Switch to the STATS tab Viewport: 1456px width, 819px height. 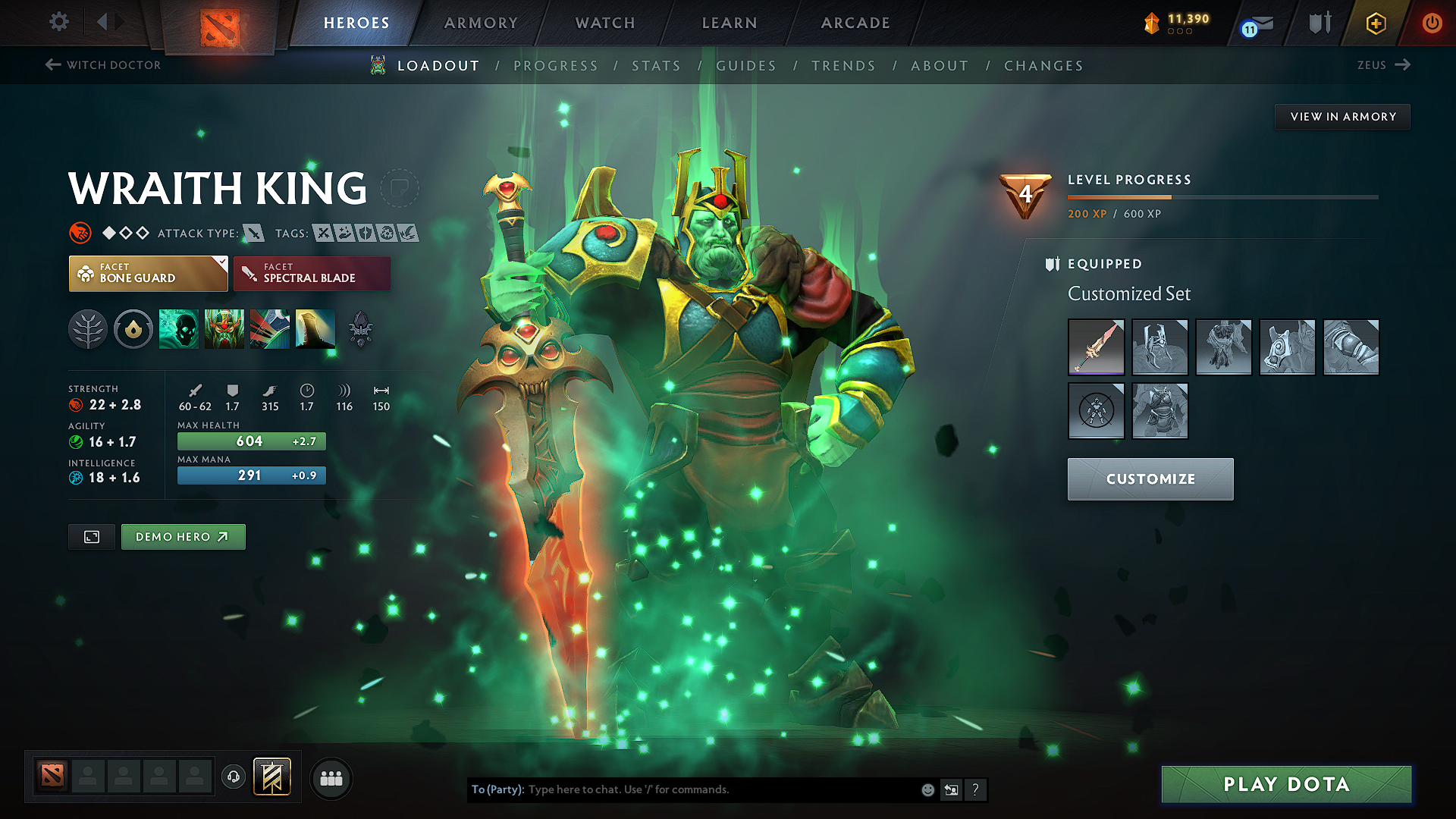[657, 65]
